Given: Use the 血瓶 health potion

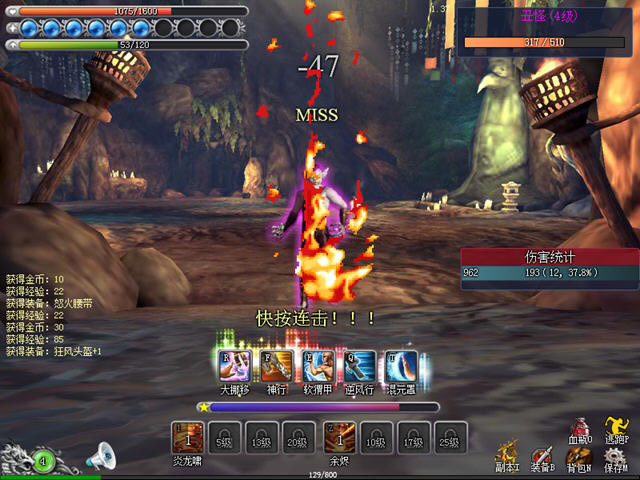Looking at the screenshot, I should [581, 430].
